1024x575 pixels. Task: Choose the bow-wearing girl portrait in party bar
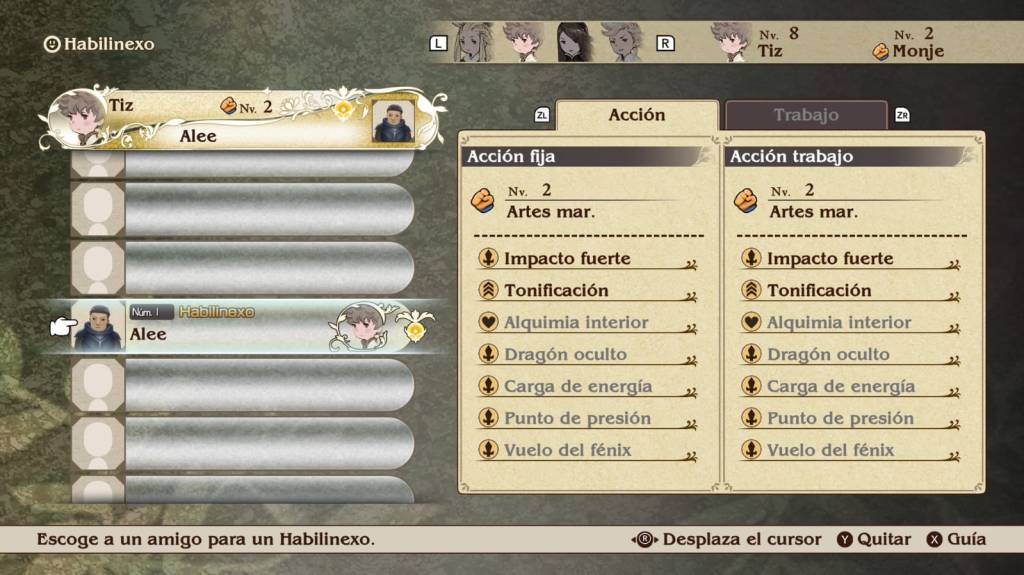(x=472, y=42)
